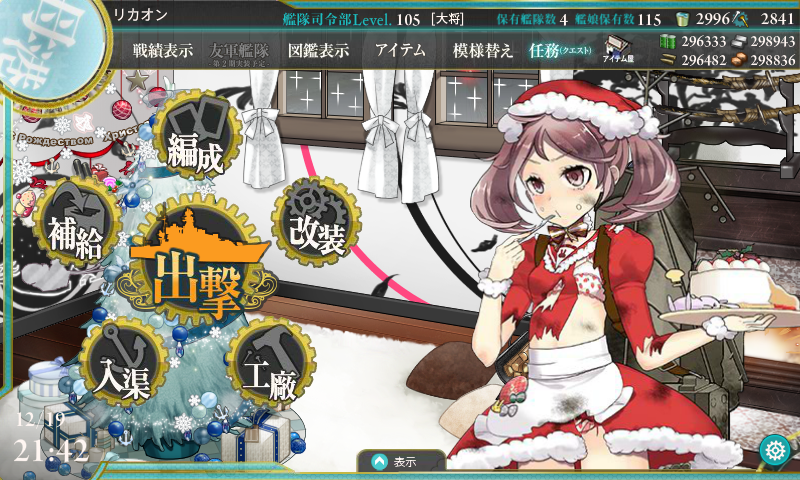Open the 図鑑表示 encyclopedia tab
Image resolution: width=800 pixels, height=480 pixels.
[318, 51]
